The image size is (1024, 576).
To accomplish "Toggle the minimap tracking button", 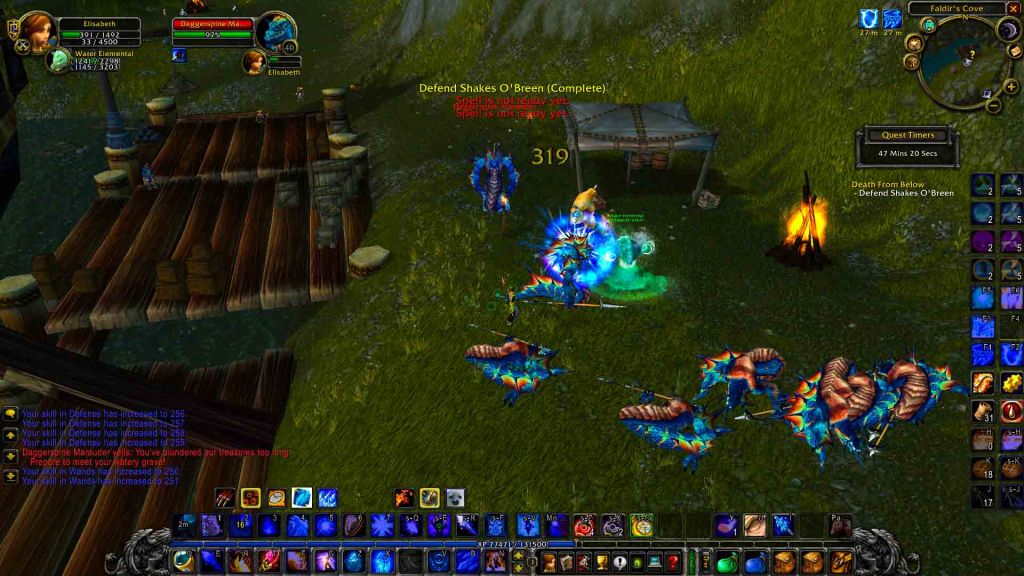I will tap(928, 27).
